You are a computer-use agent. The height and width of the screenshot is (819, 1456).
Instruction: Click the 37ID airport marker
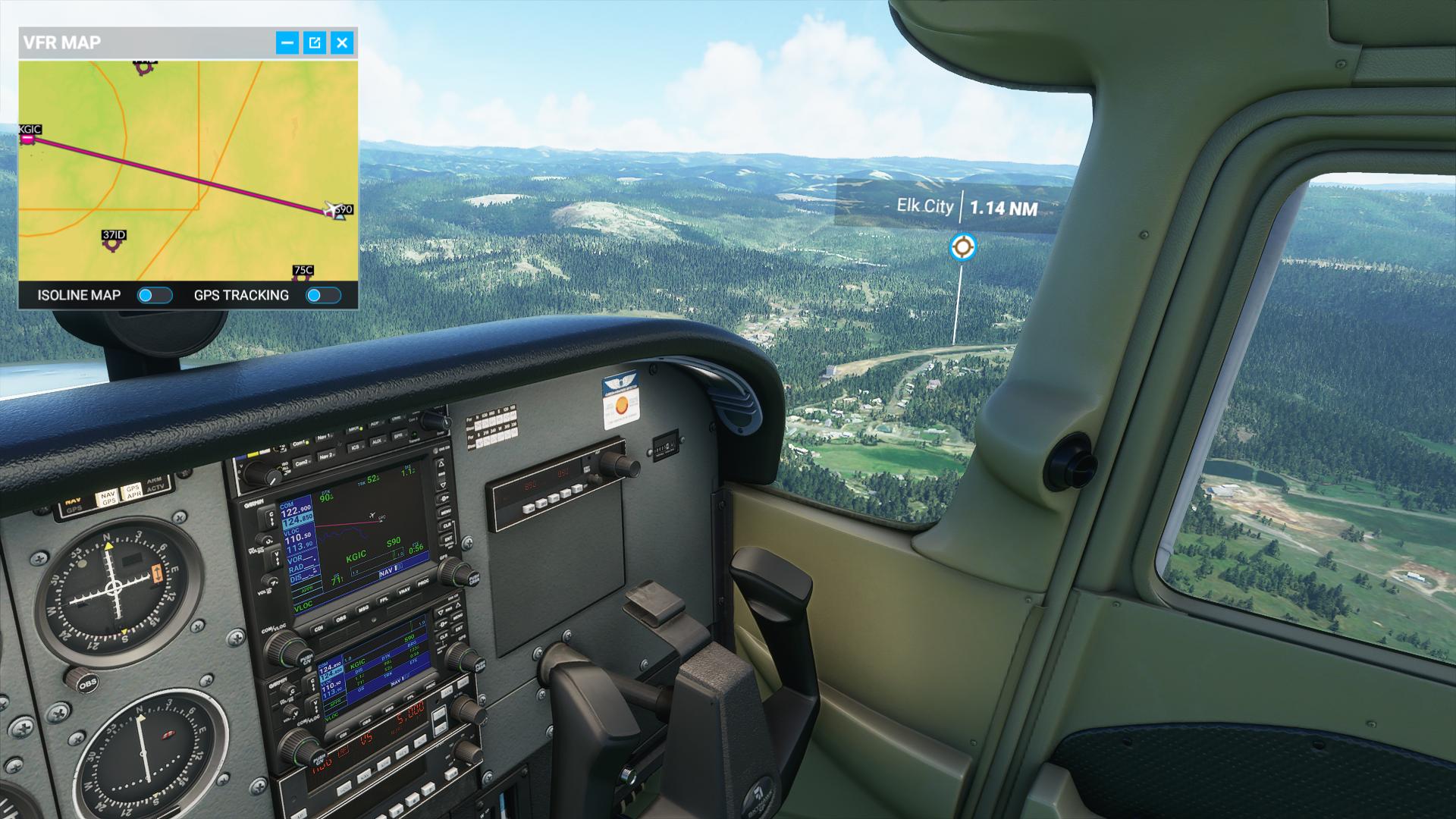point(113,244)
